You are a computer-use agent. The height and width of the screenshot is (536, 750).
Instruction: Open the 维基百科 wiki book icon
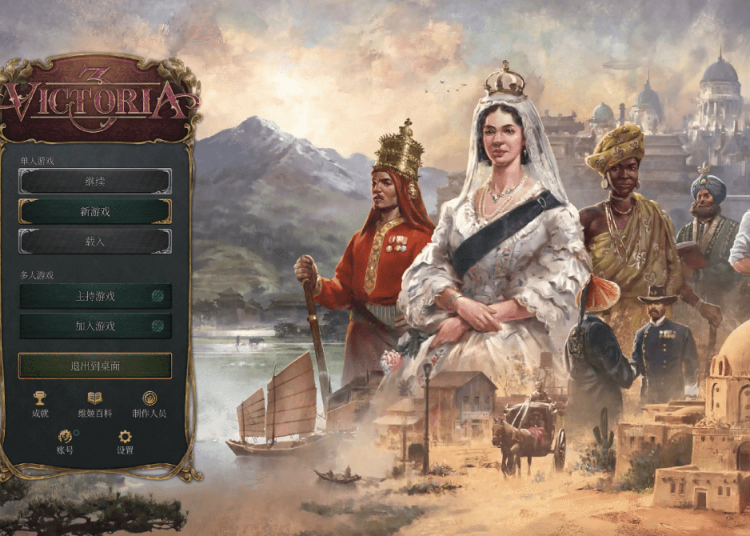94,399
